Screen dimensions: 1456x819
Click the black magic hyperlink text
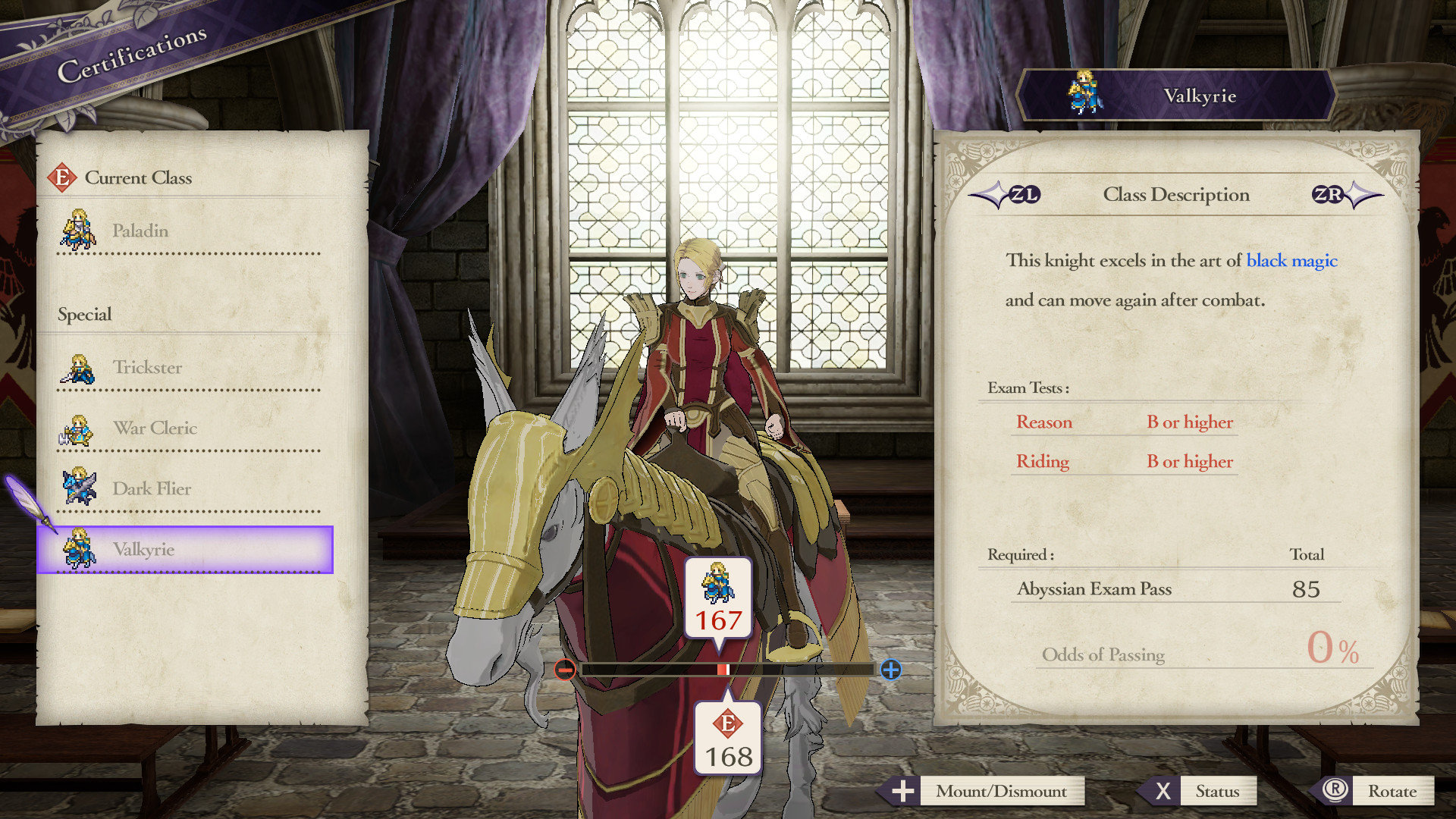tap(1291, 261)
